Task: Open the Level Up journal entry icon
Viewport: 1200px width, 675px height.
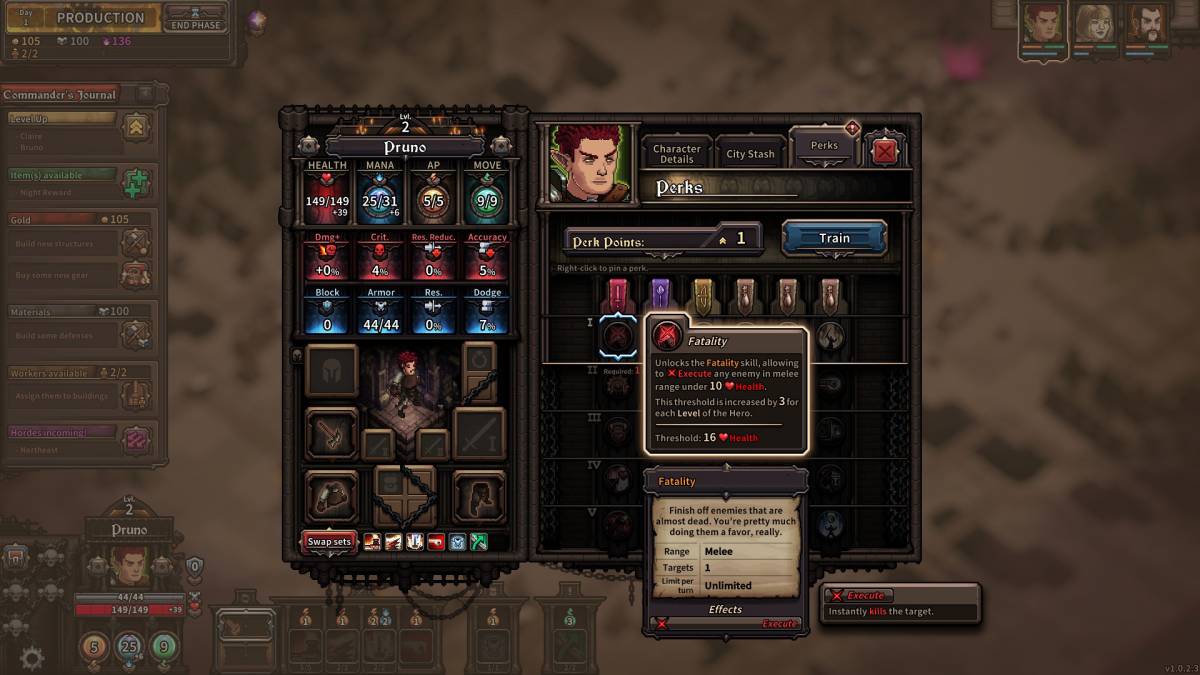Action: tap(136, 126)
